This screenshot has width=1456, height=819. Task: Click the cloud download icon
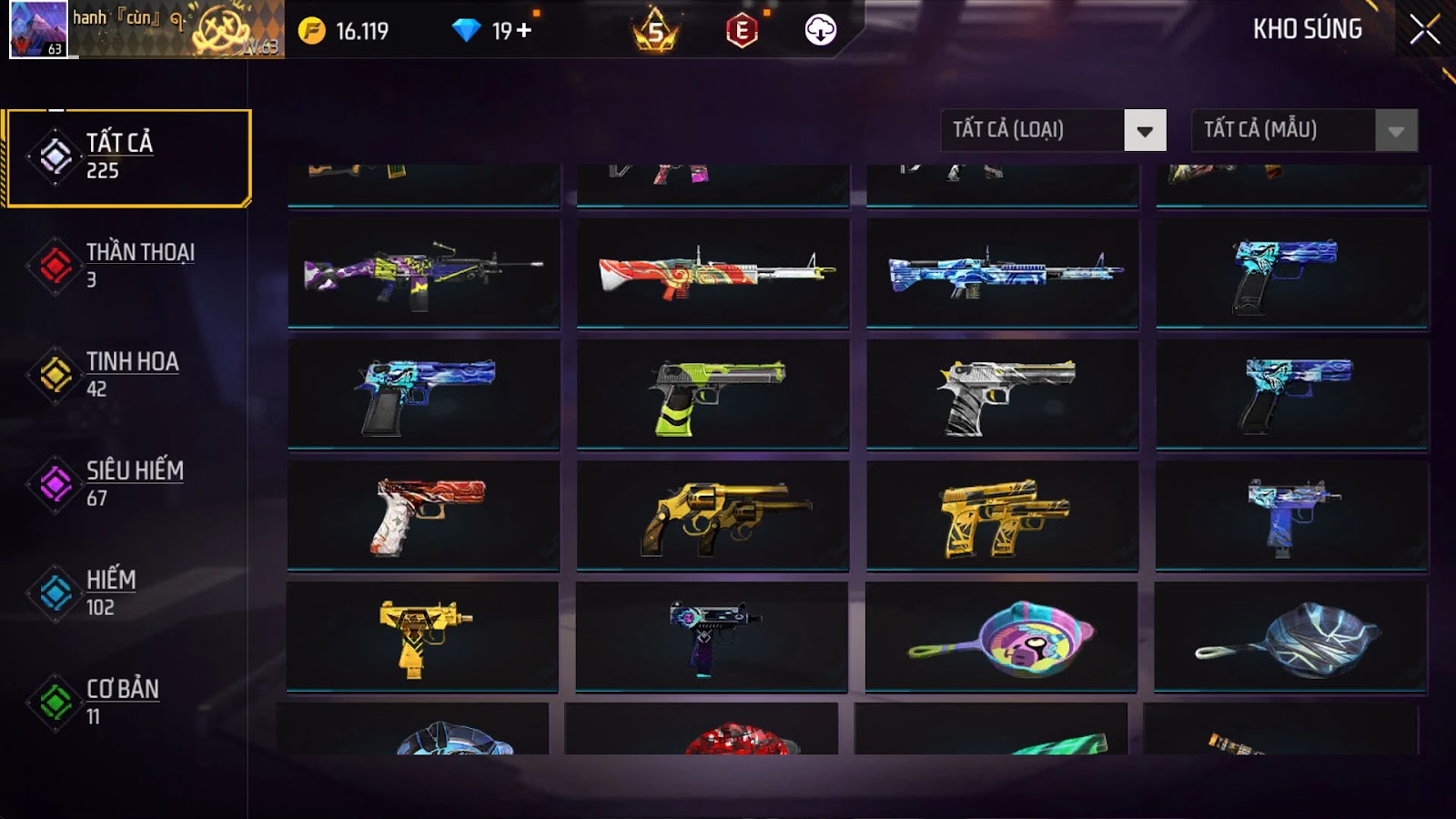(820, 30)
